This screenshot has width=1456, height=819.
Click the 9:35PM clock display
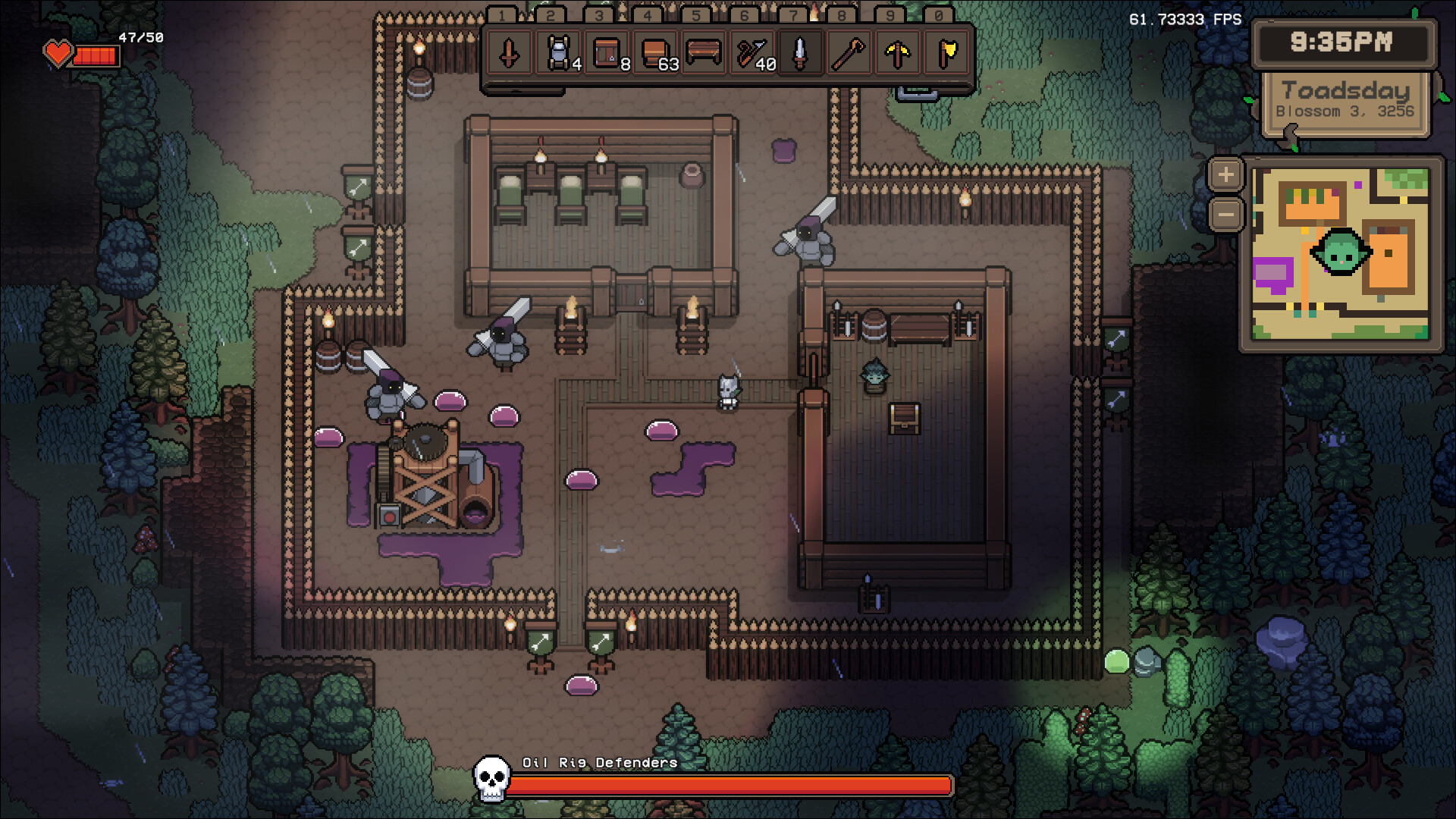(1344, 43)
